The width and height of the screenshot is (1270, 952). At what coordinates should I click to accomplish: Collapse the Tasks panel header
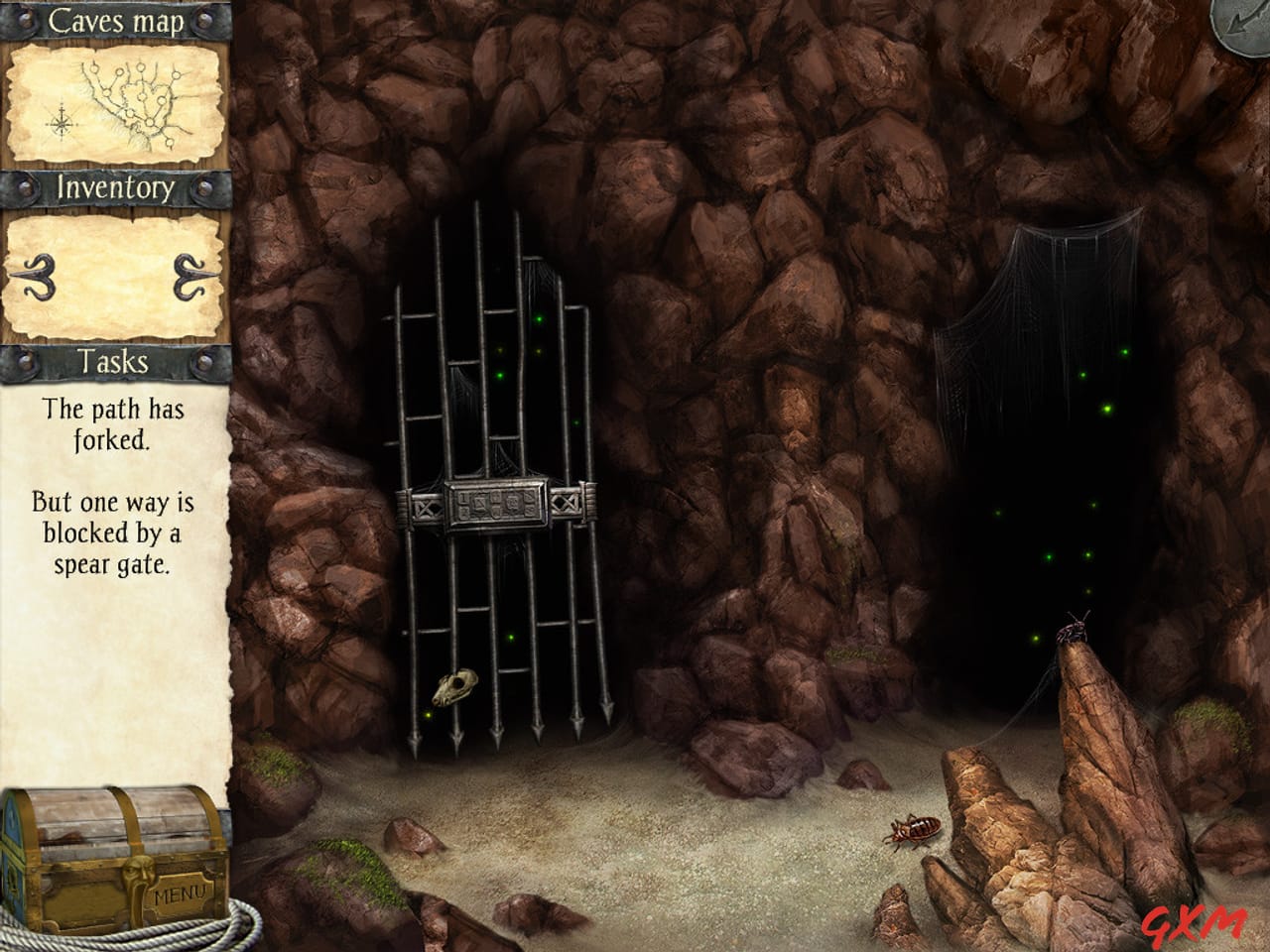[113, 364]
